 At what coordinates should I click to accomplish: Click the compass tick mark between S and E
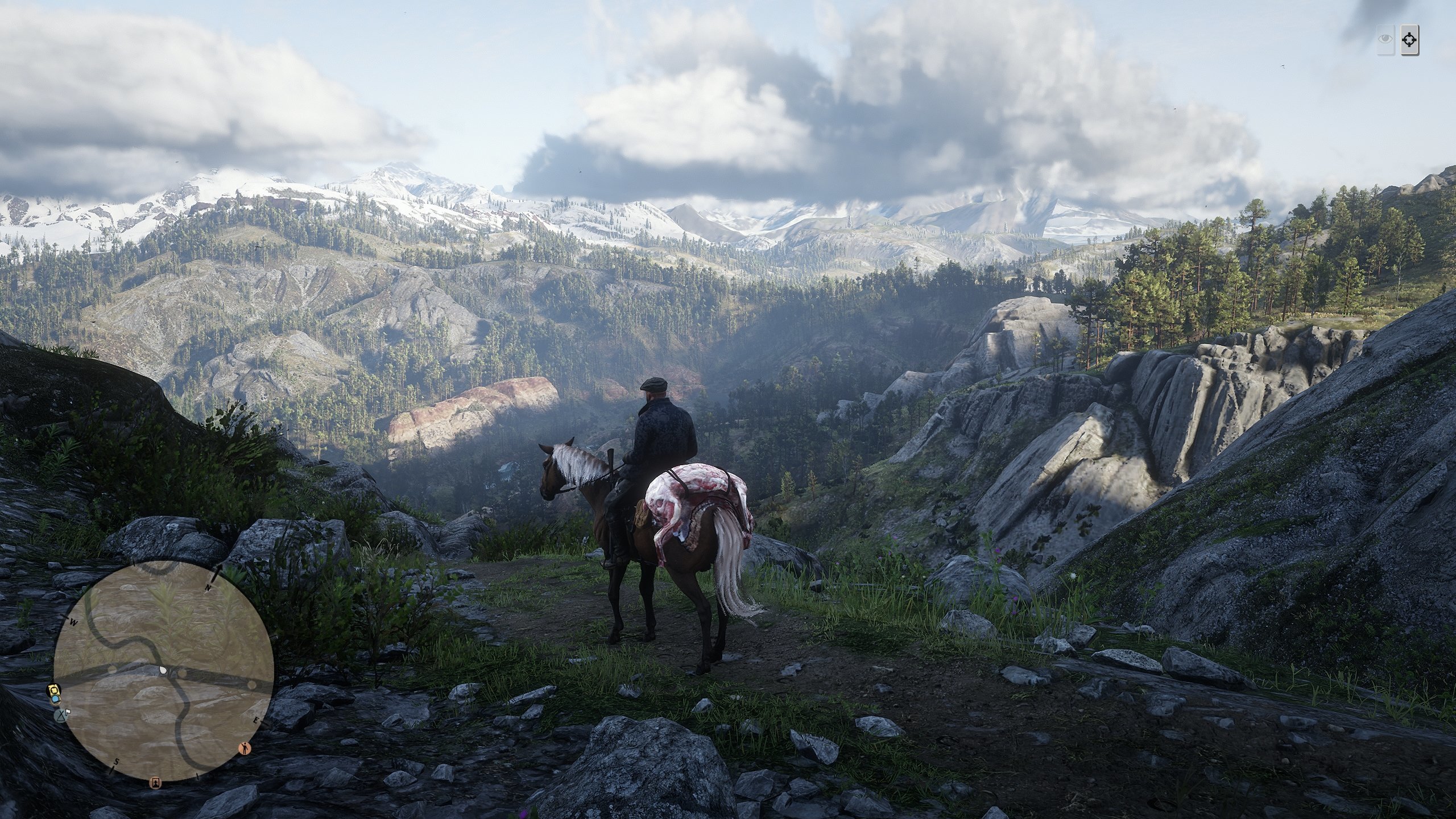198,777
